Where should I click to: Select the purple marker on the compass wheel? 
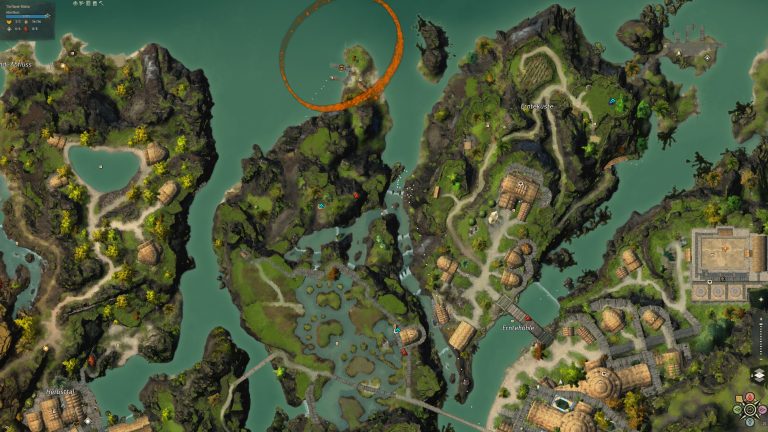coord(762,410)
